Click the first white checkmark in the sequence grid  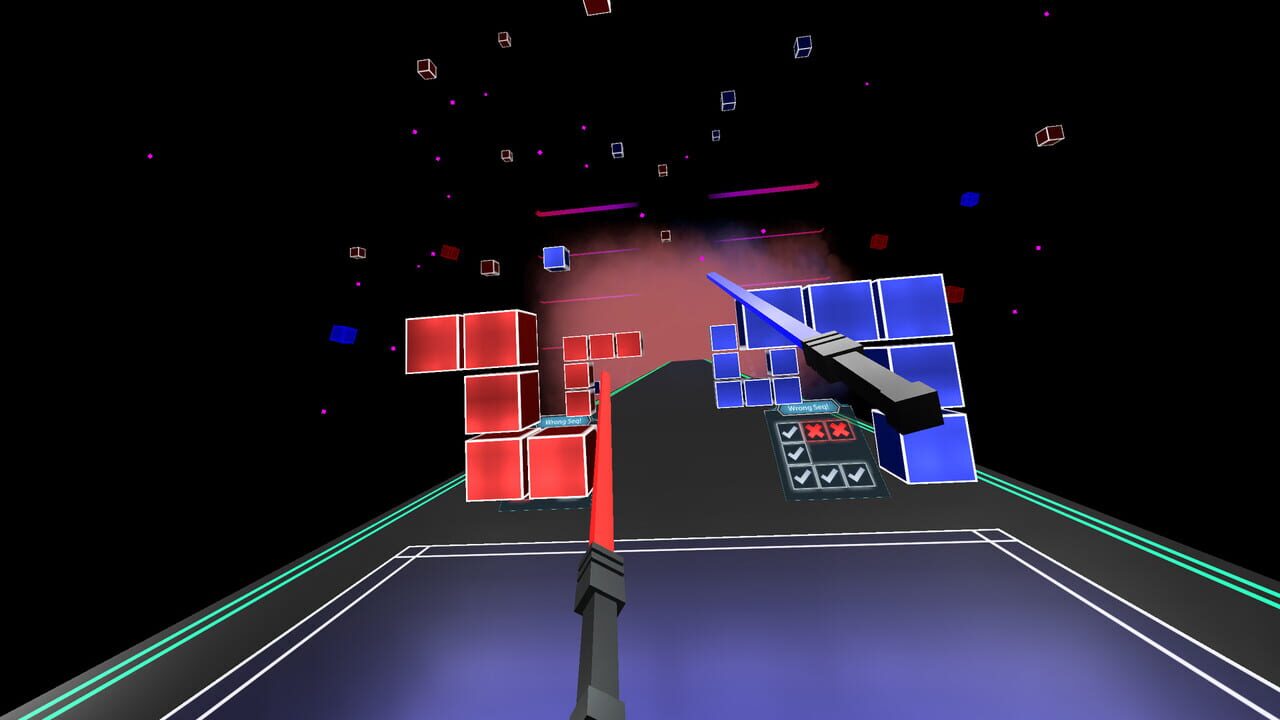[791, 430]
